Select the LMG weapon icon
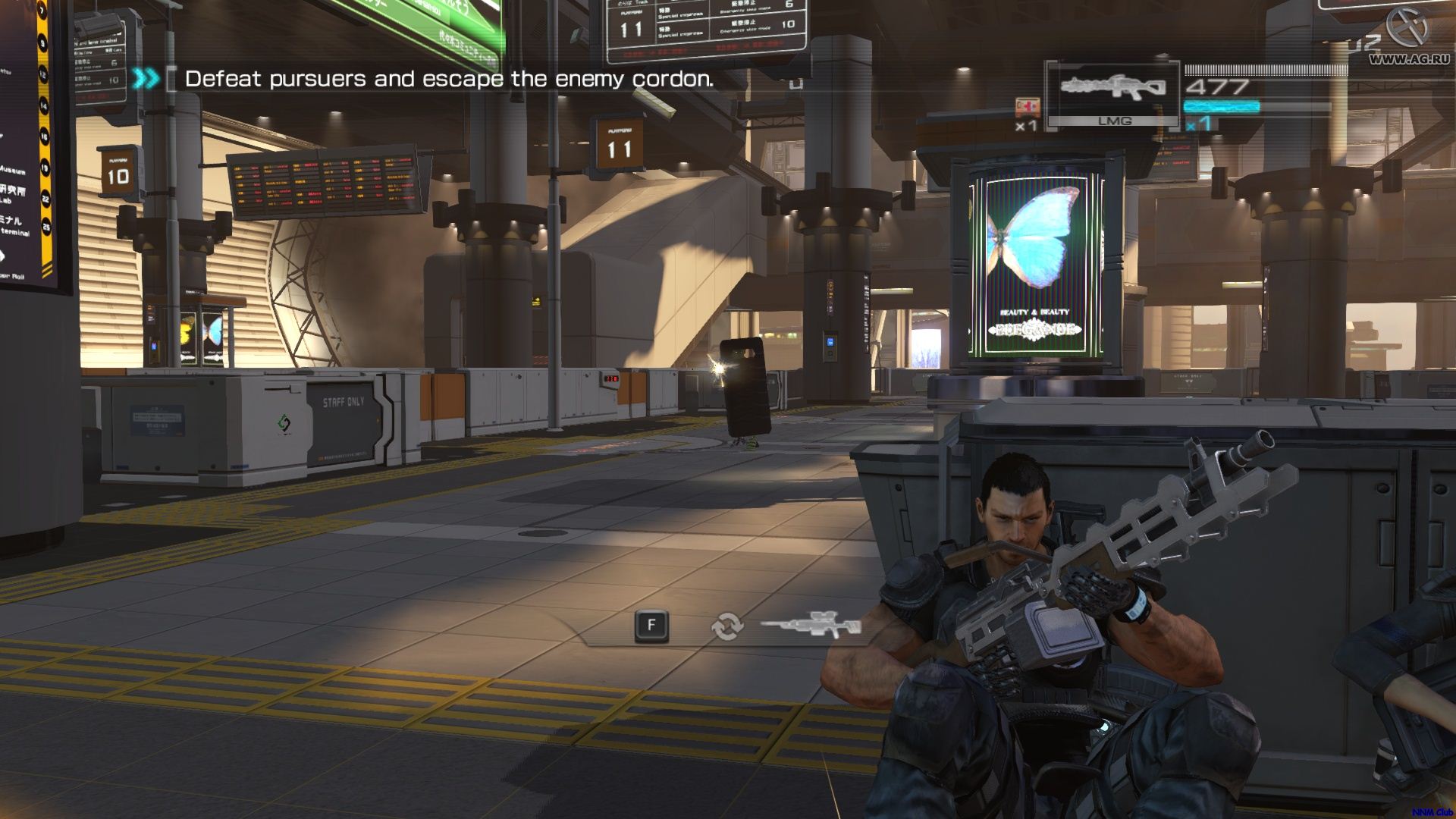1456x819 pixels. coord(1112,87)
